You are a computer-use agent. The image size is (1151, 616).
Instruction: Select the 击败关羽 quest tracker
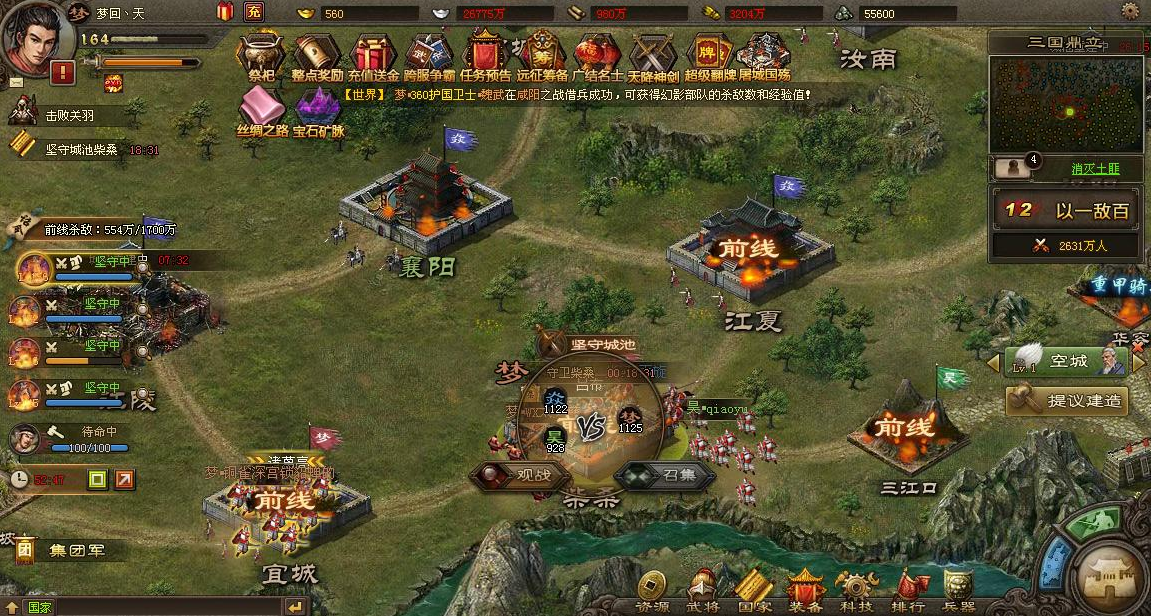pos(72,115)
